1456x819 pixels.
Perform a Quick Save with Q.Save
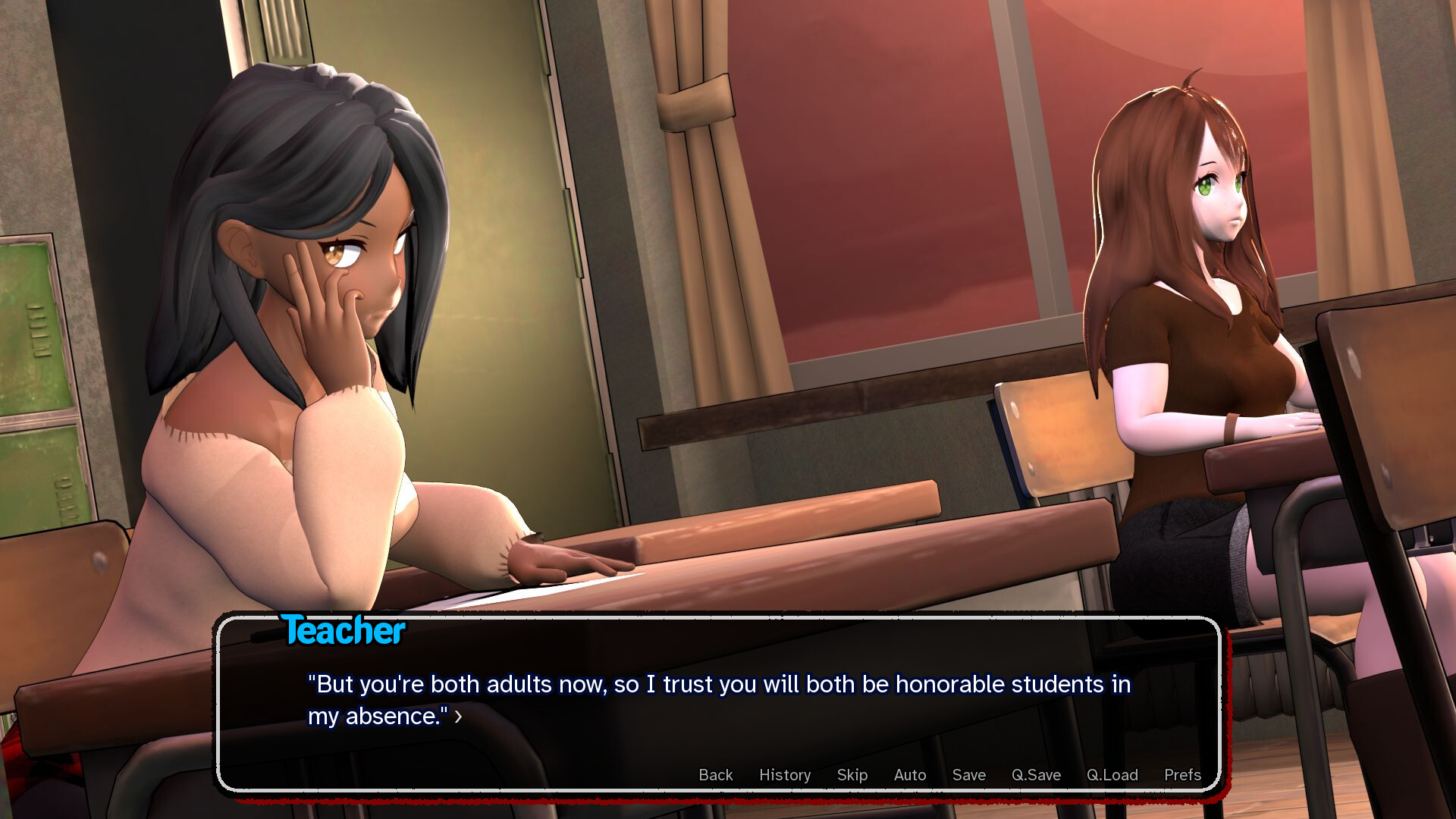coord(1036,775)
